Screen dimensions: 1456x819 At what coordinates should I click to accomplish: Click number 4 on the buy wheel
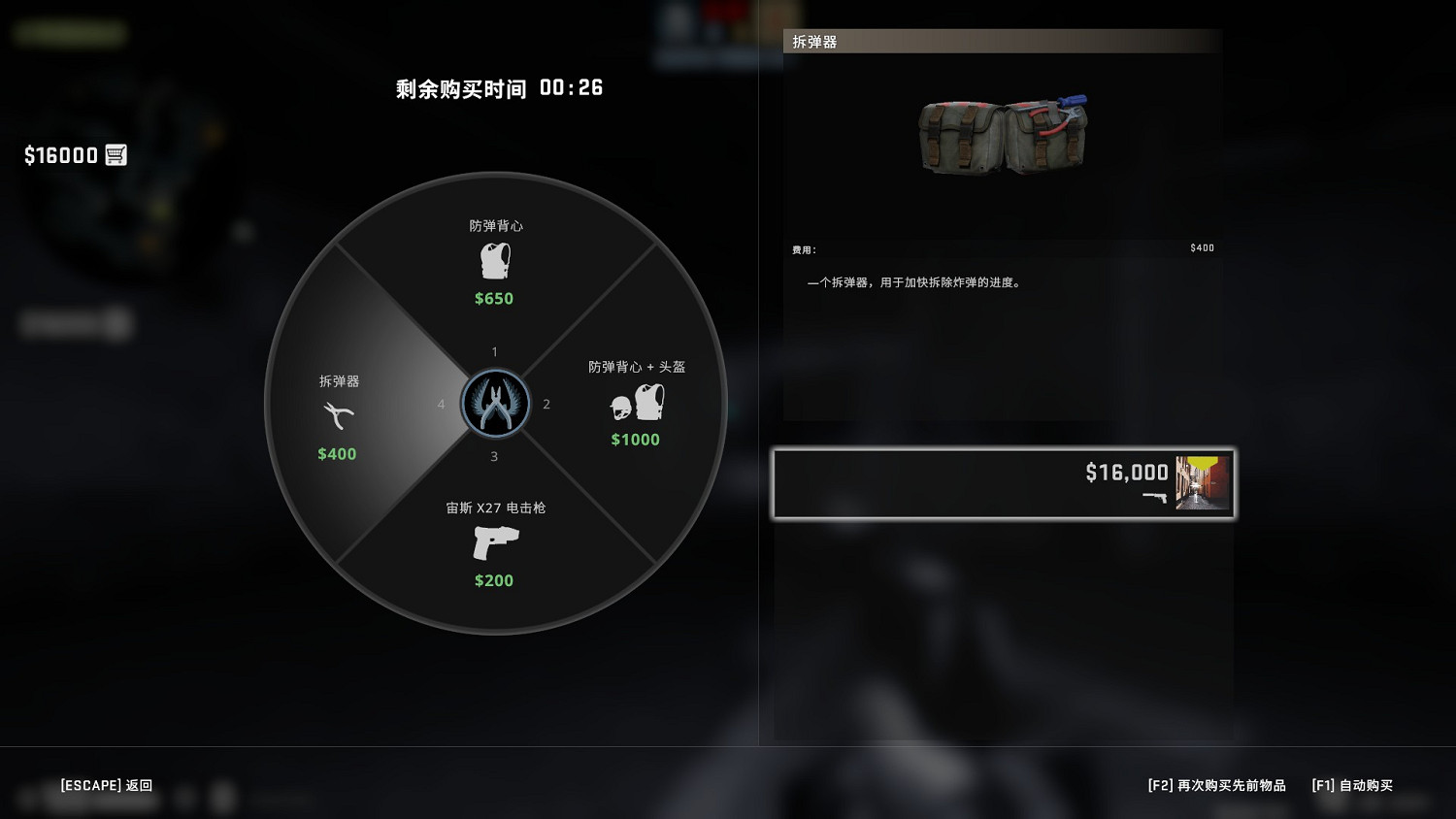click(442, 404)
